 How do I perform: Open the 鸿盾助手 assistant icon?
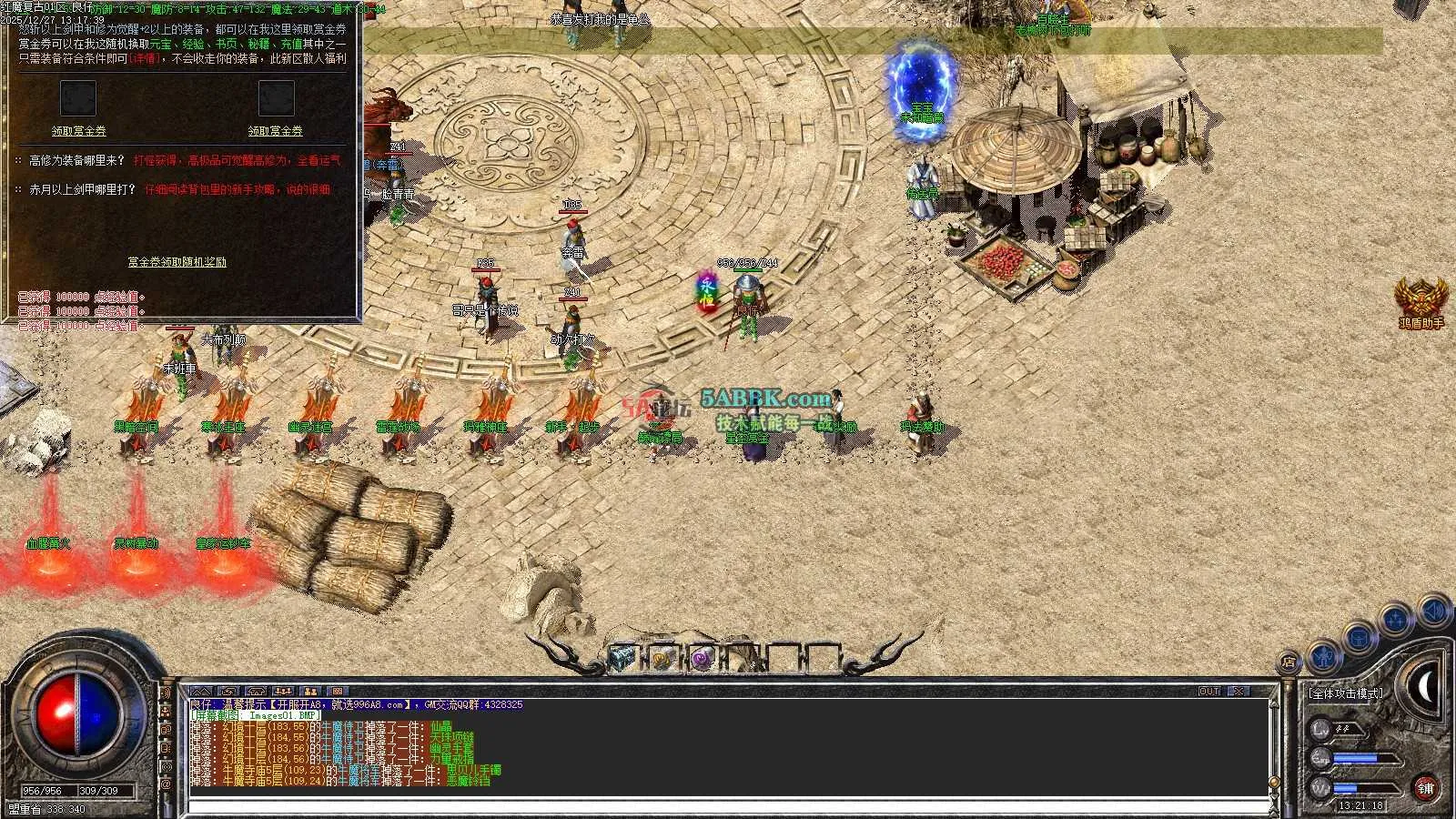pyautogui.click(x=1421, y=298)
